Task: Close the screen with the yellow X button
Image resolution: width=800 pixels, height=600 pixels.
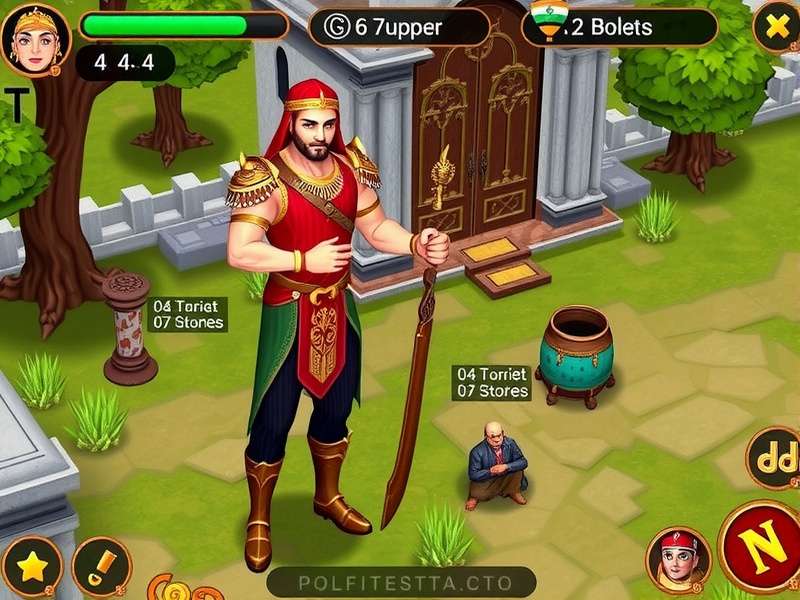Action: (776, 27)
